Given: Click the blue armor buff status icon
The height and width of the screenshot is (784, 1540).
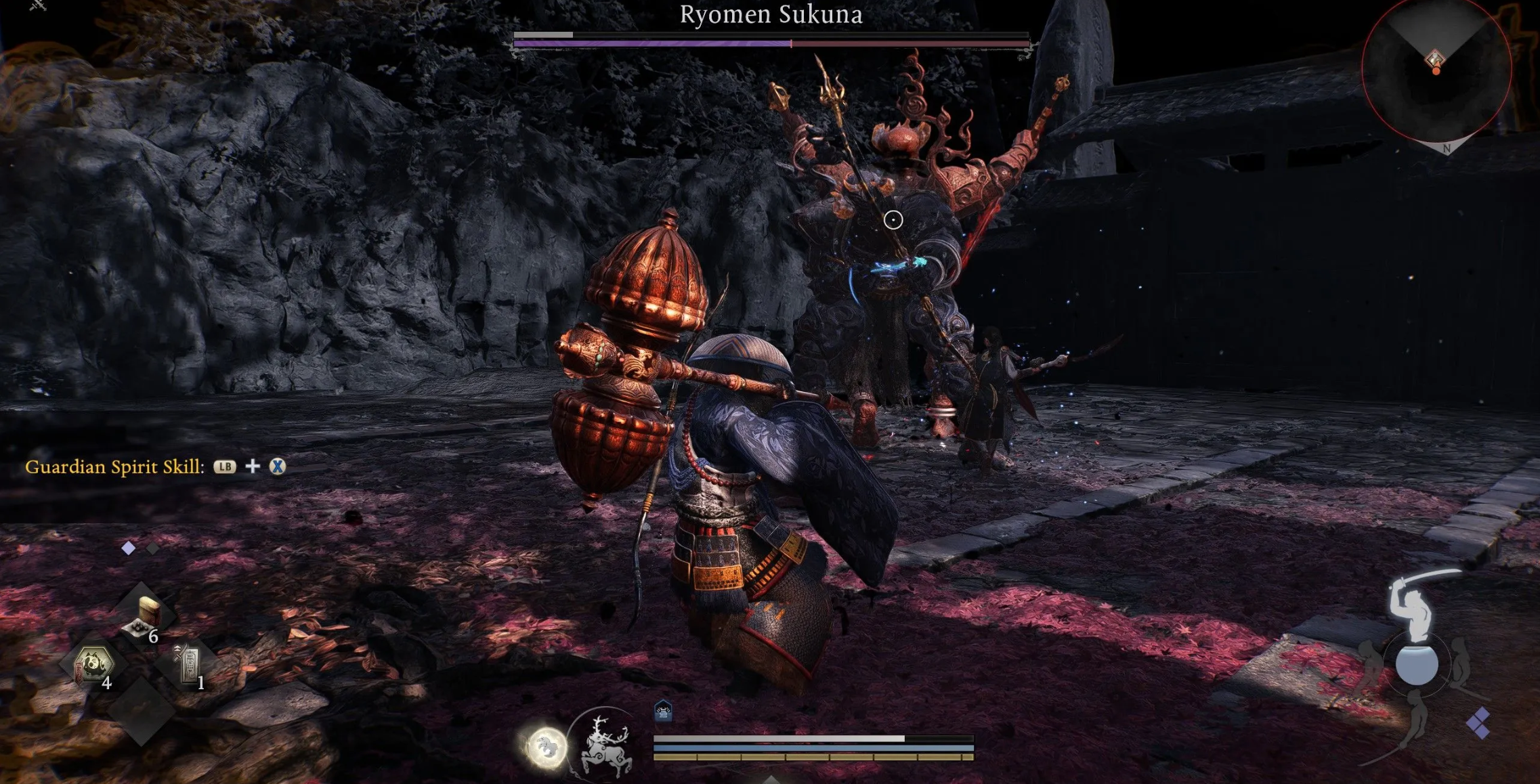Looking at the screenshot, I should click(663, 711).
